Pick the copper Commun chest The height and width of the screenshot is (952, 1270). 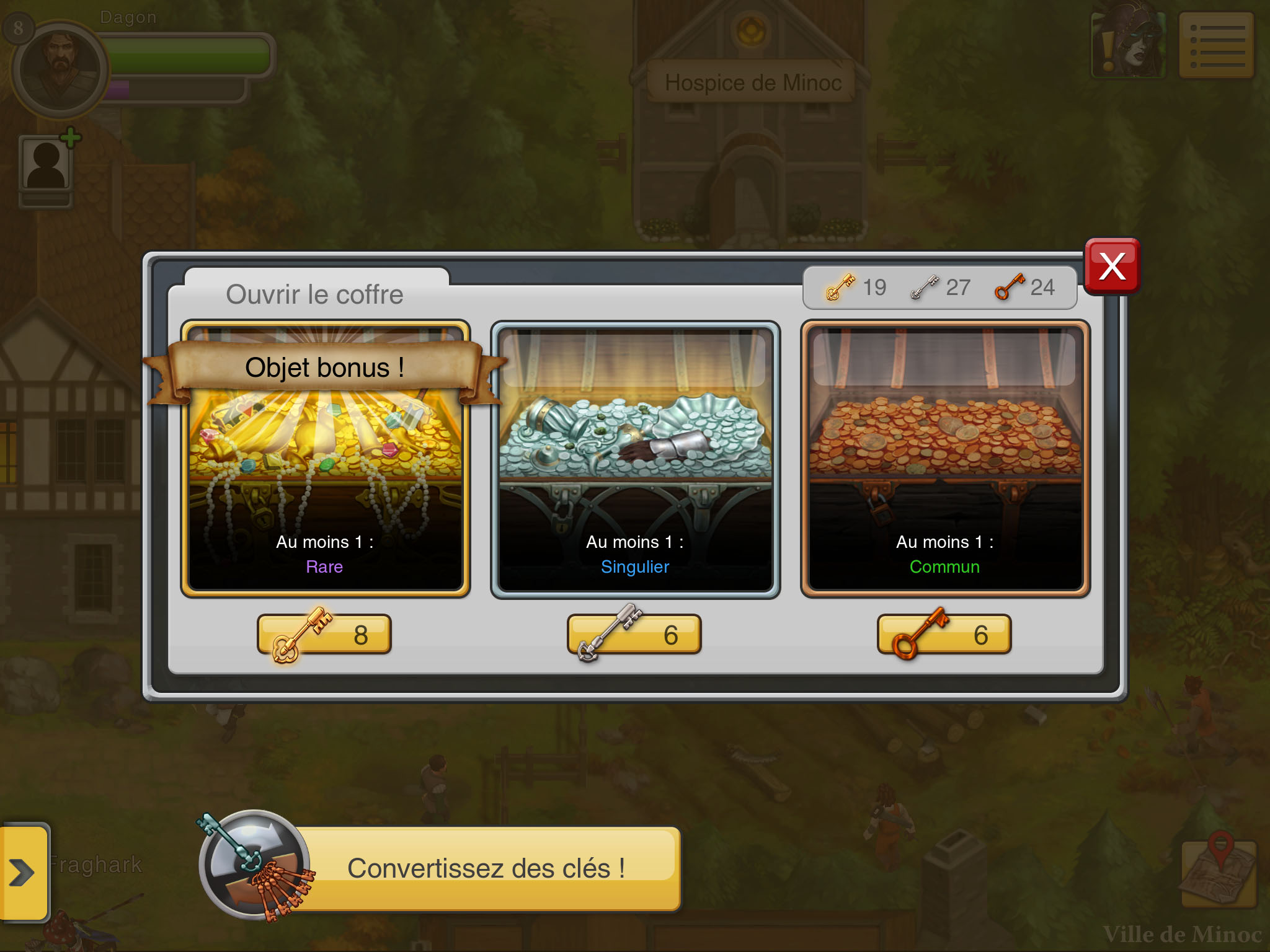pos(945,459)
